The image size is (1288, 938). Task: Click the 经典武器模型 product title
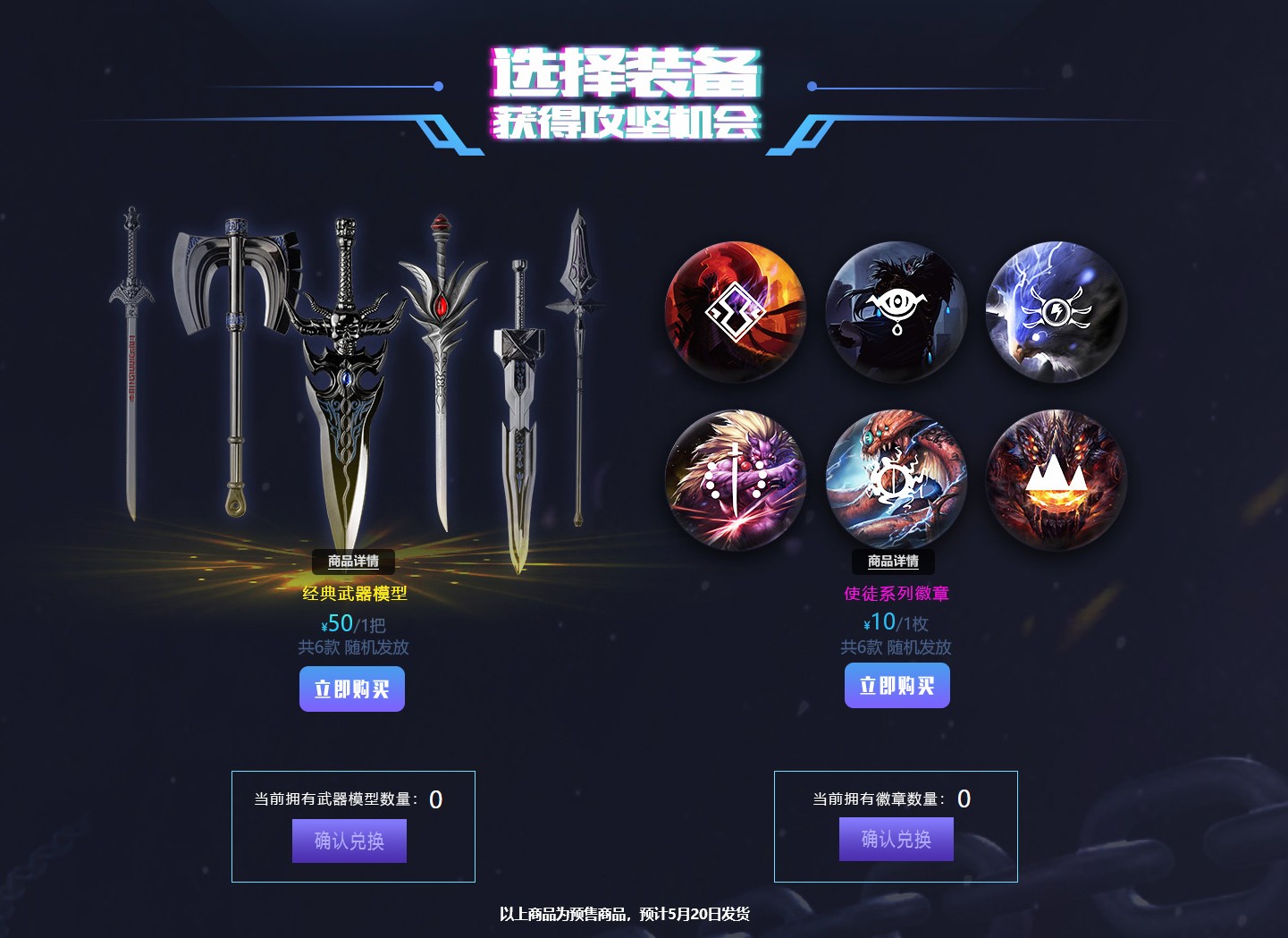pos(352,593)
